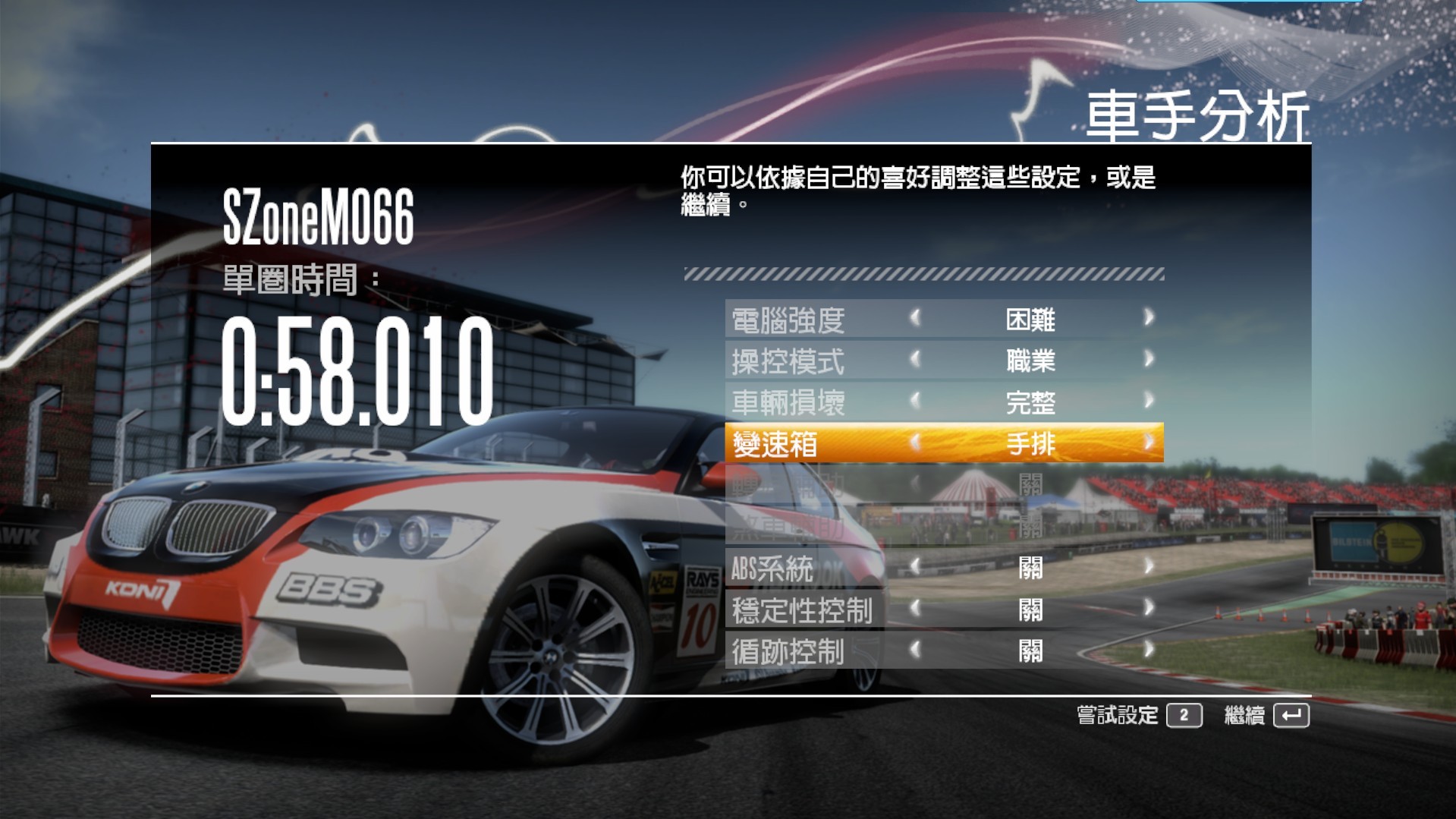Click left arrow on 變速箱 row
The height and width of the screenshot is (819, 1456).
tap(915, 442)
